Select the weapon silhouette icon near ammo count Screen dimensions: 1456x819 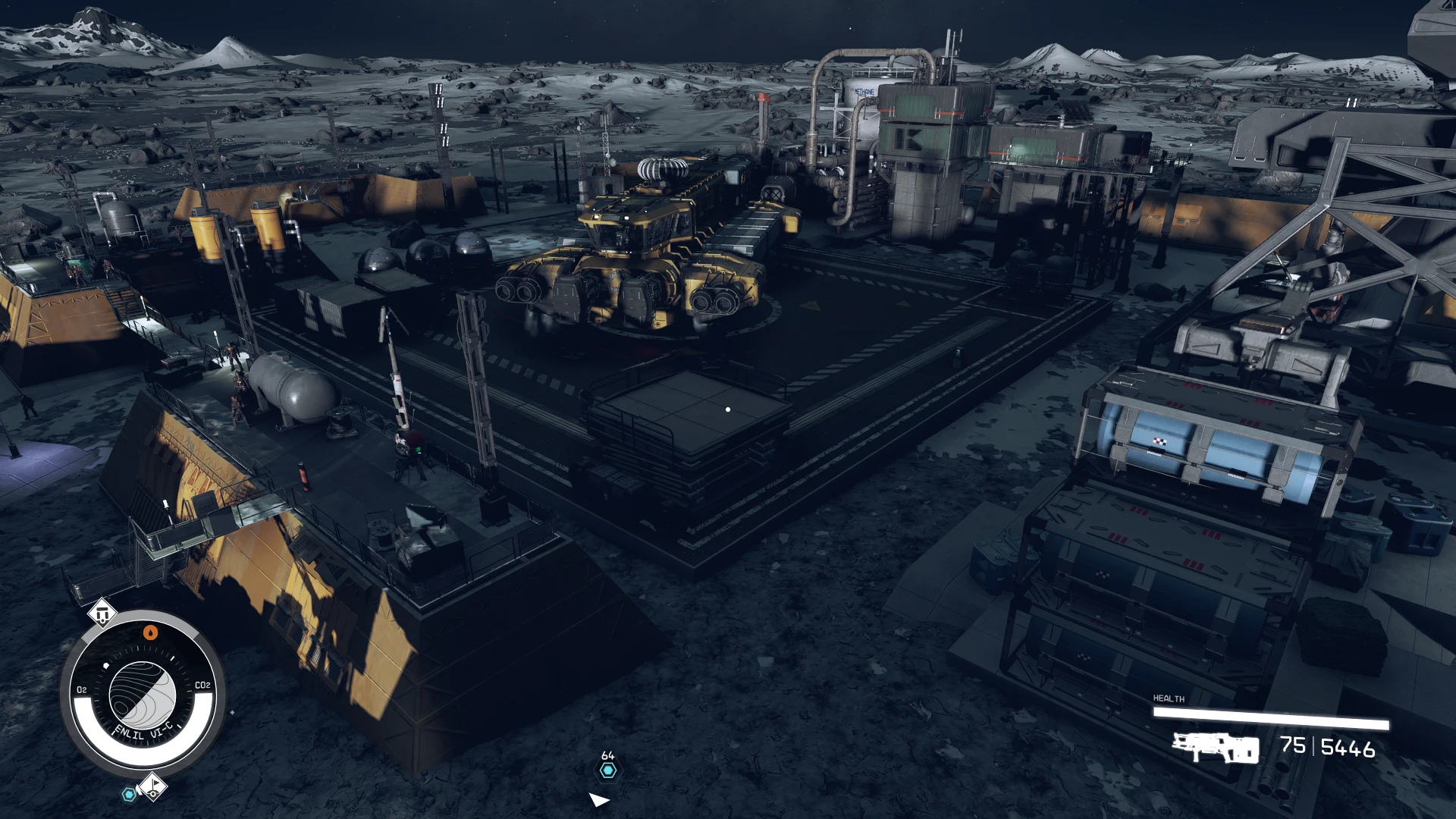coord(1216,748)
